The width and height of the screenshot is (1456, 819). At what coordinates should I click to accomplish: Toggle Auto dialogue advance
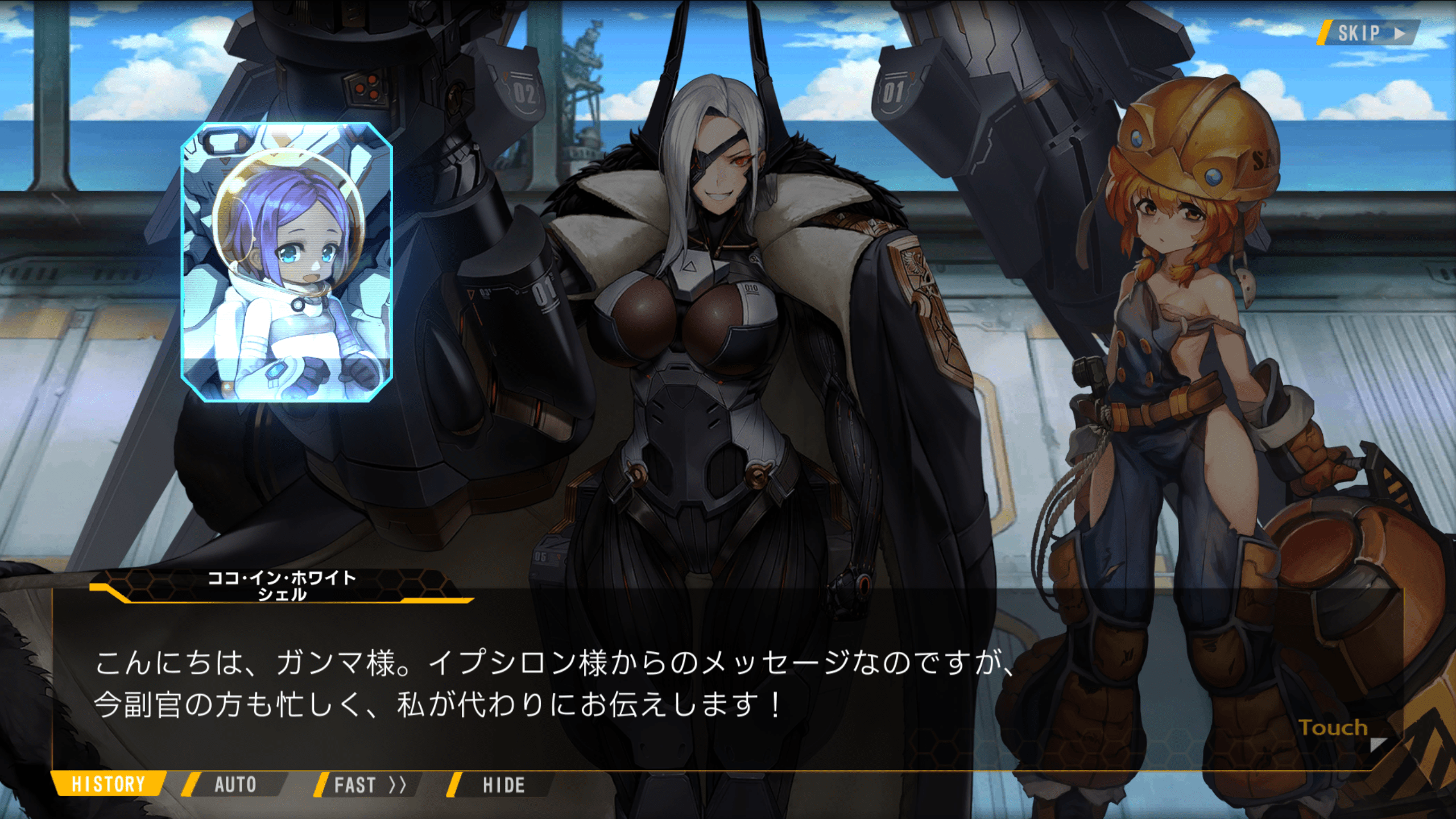[x=235, y=785]
